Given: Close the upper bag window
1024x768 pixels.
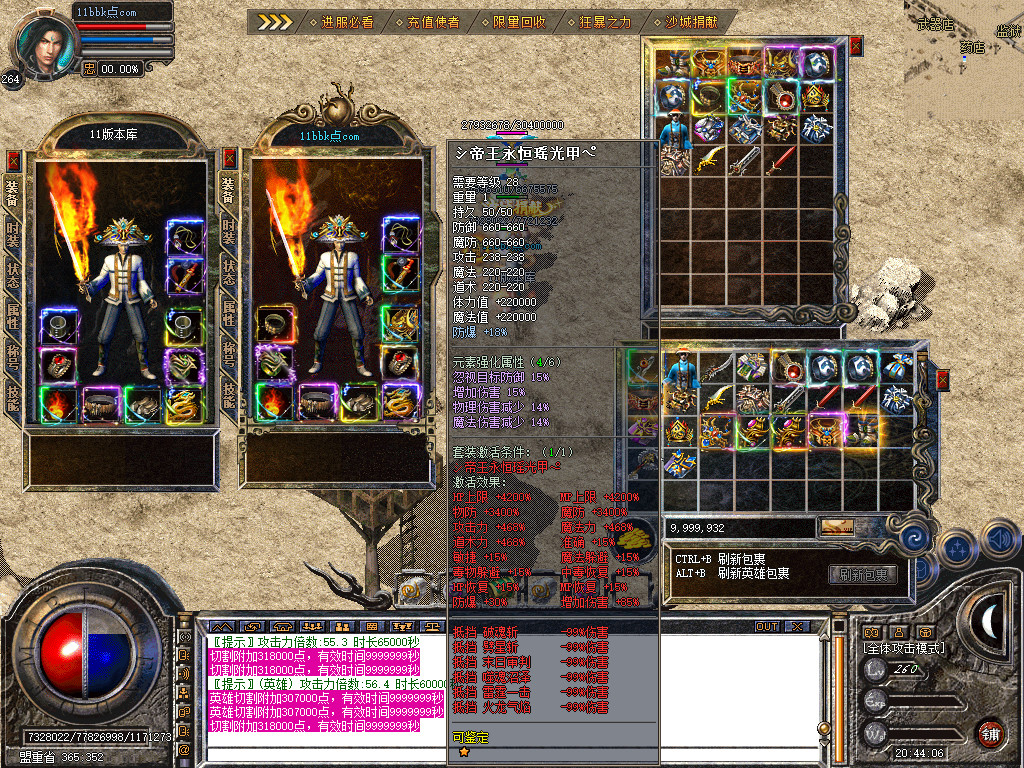Looking at the screenshot, I should [855, 45].
